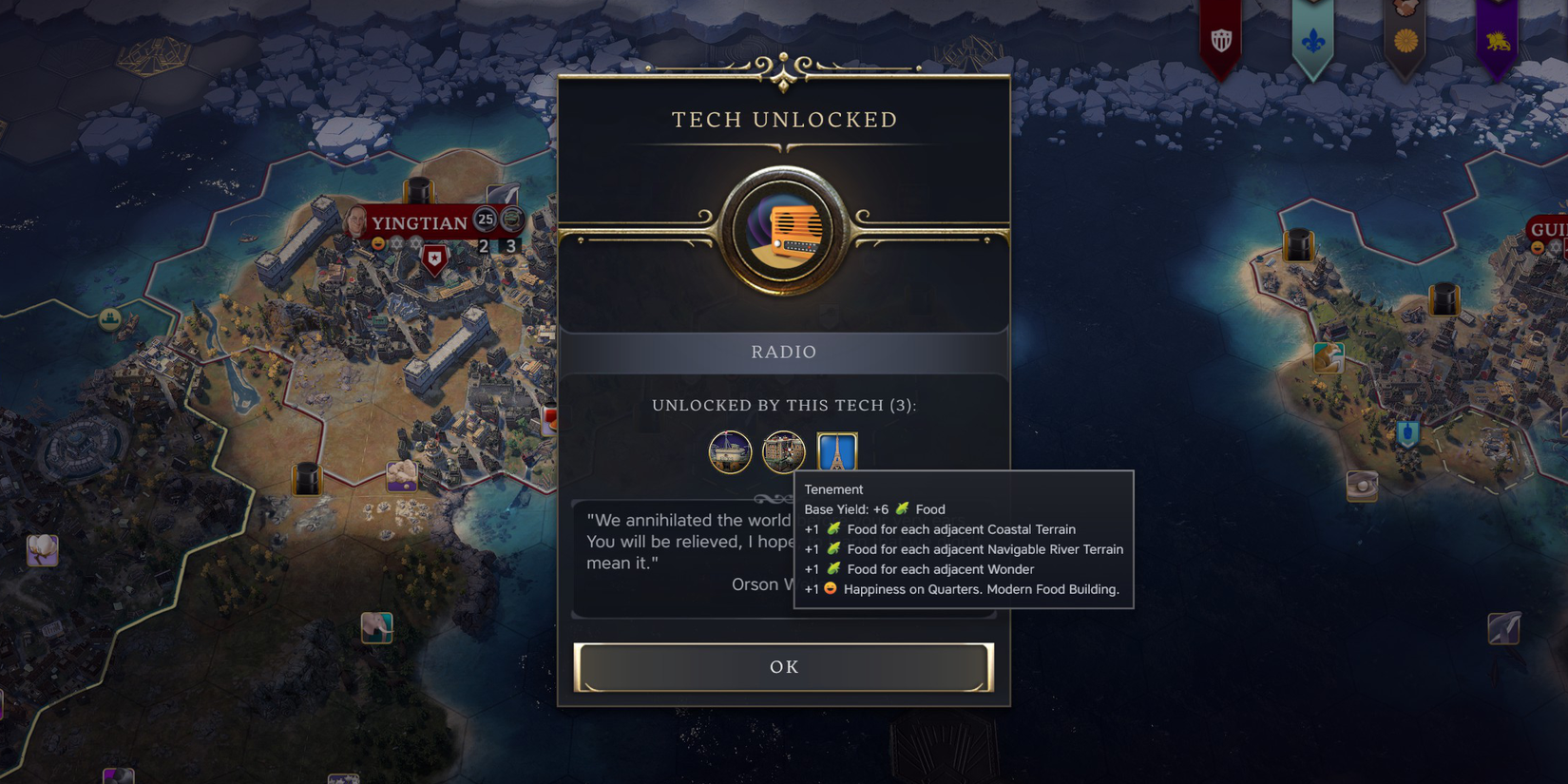Click the fortification shield with star below Yingtian
This screenshot has width=1568, height=784.
[x=434, y=258]
